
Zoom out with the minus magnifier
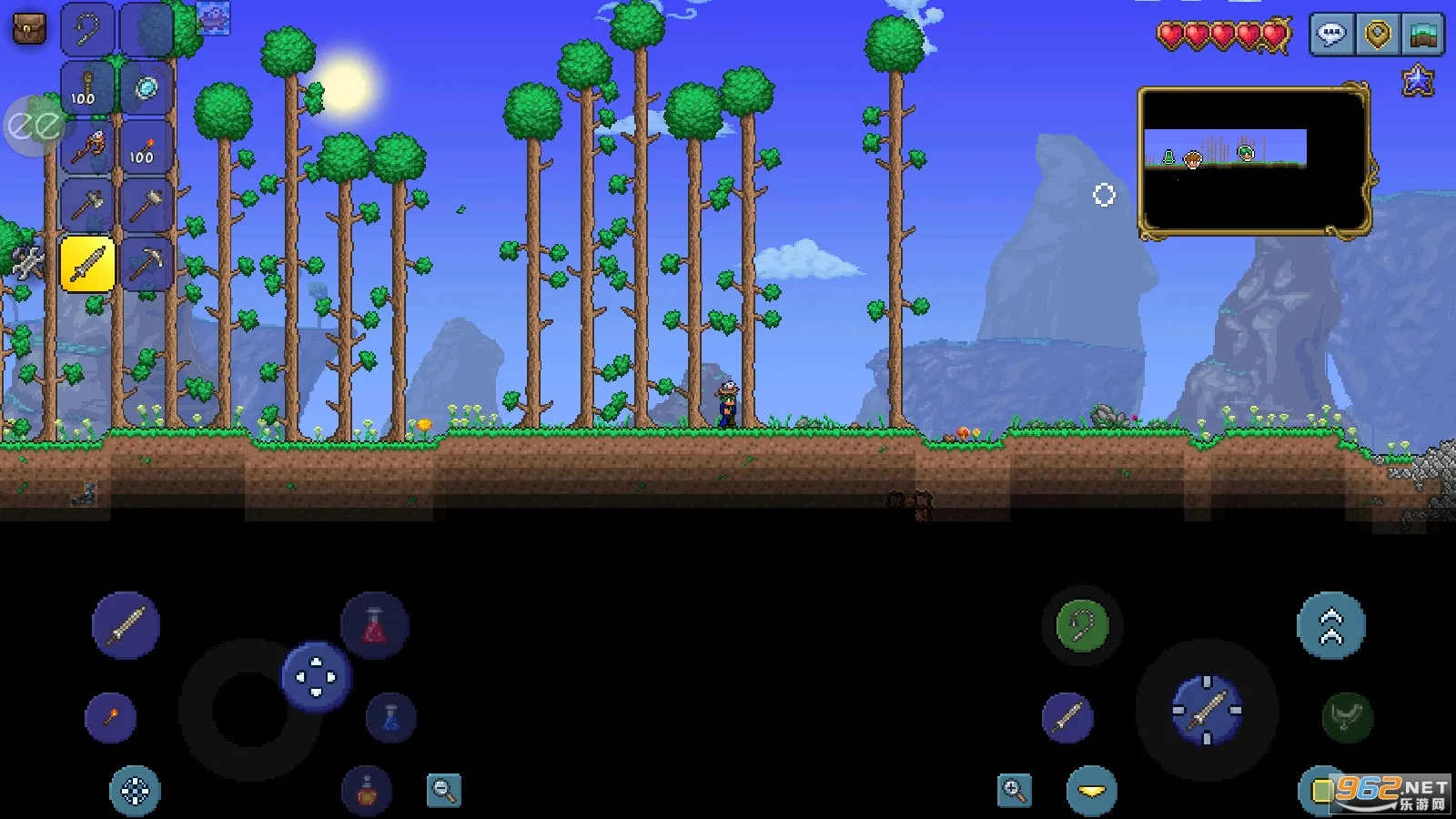click(444, 790)
